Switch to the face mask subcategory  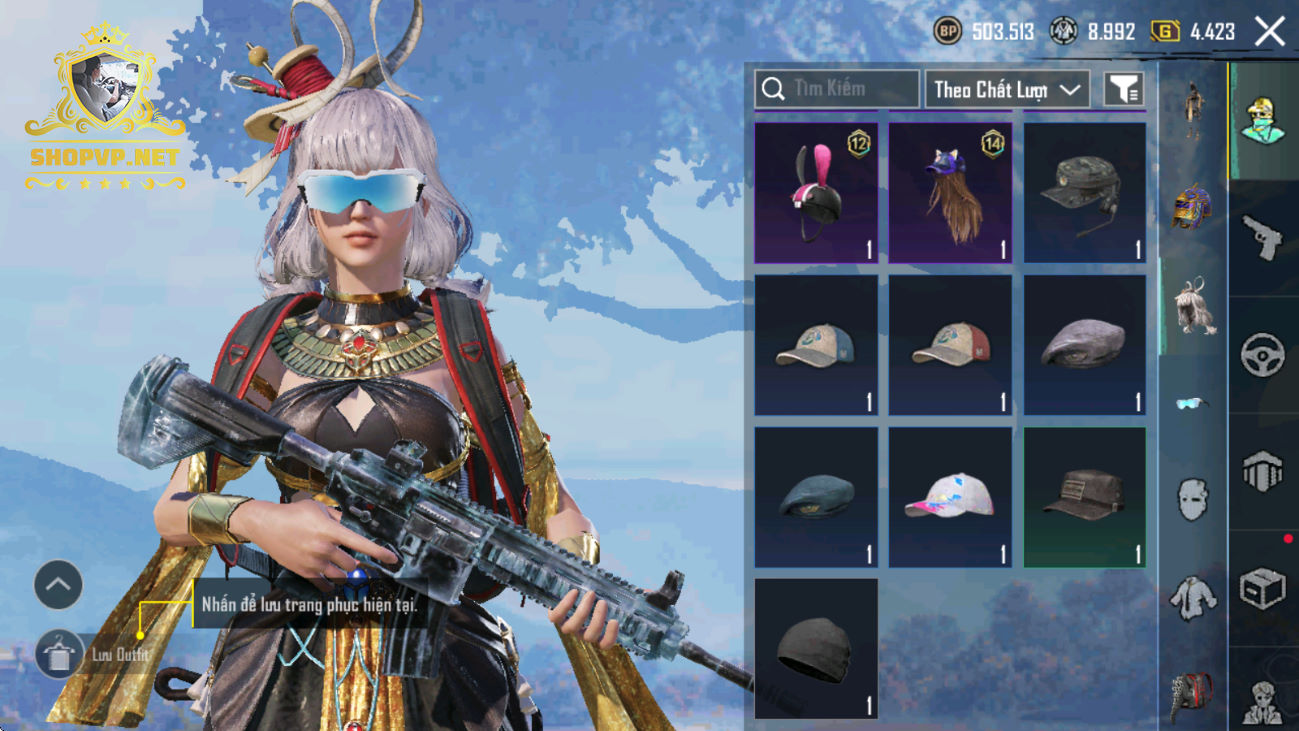[1192, 498]
